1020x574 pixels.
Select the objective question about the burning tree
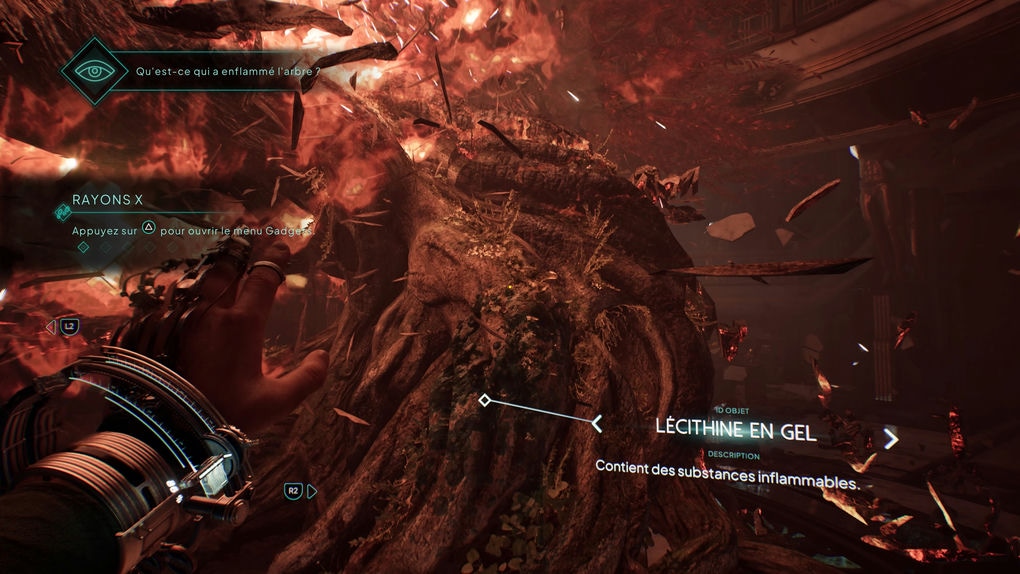click(218, 73)
